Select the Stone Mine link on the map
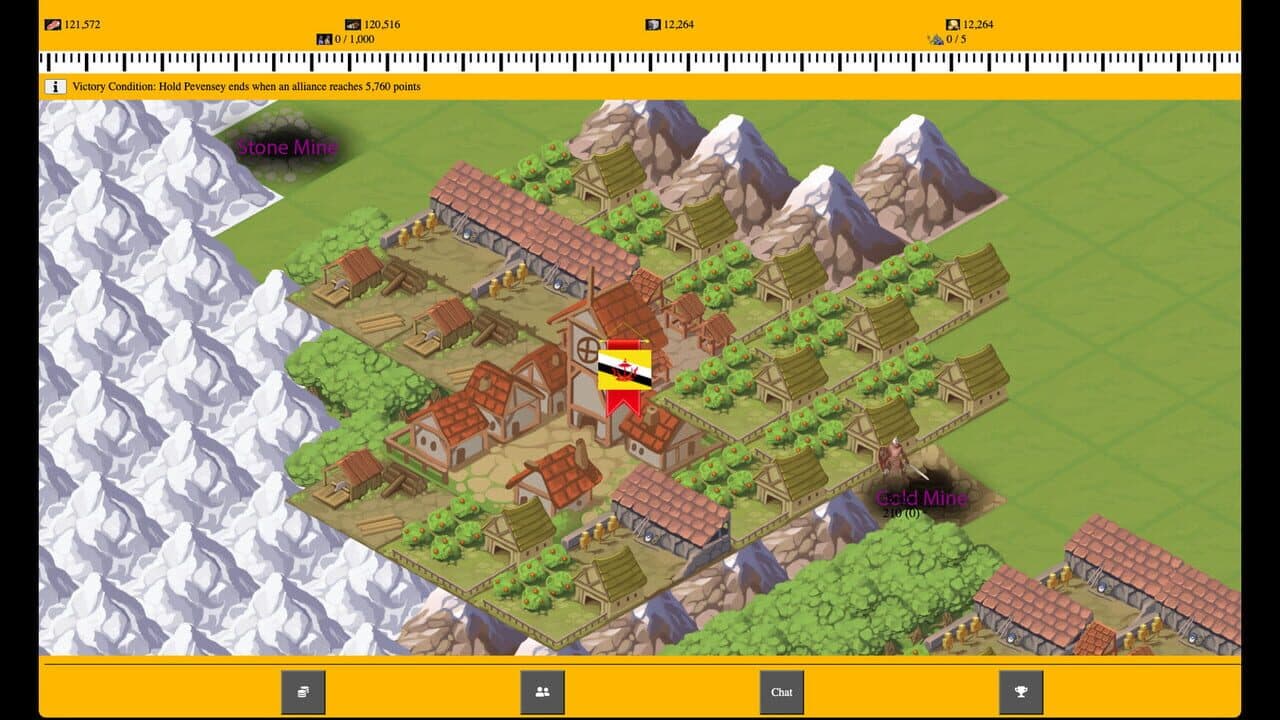The height and width of the screenshot is (720, 1280). [x=285, y=148]
